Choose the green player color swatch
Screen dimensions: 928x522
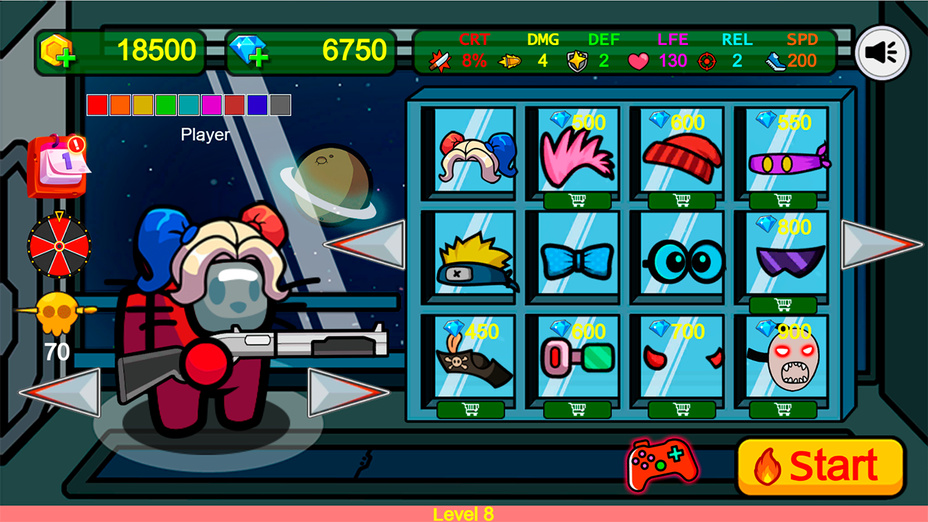tap(166, 105)
